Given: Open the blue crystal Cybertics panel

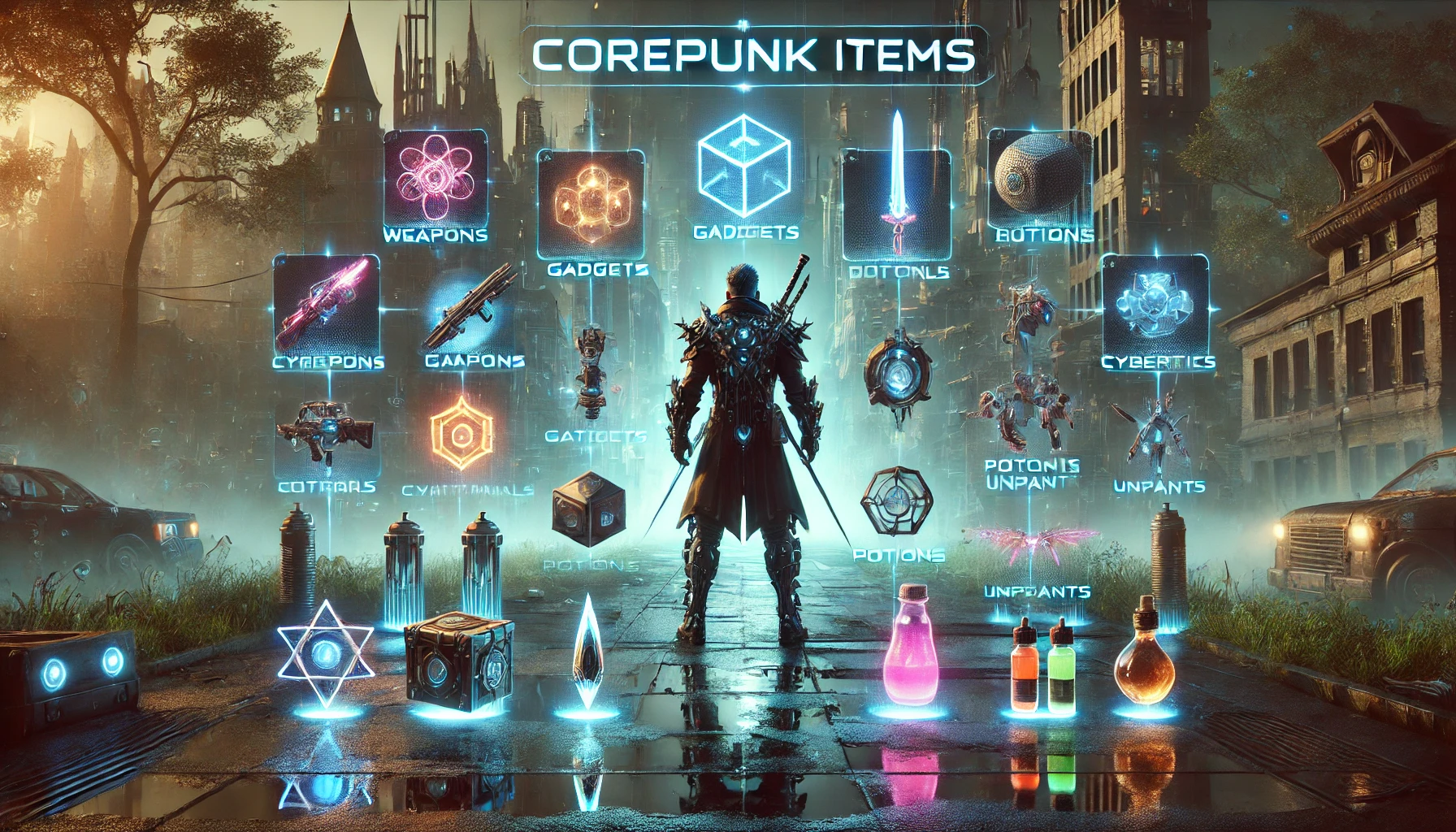Looking at the screenshot, I should pyautogui.click(x=1155, y=303).
